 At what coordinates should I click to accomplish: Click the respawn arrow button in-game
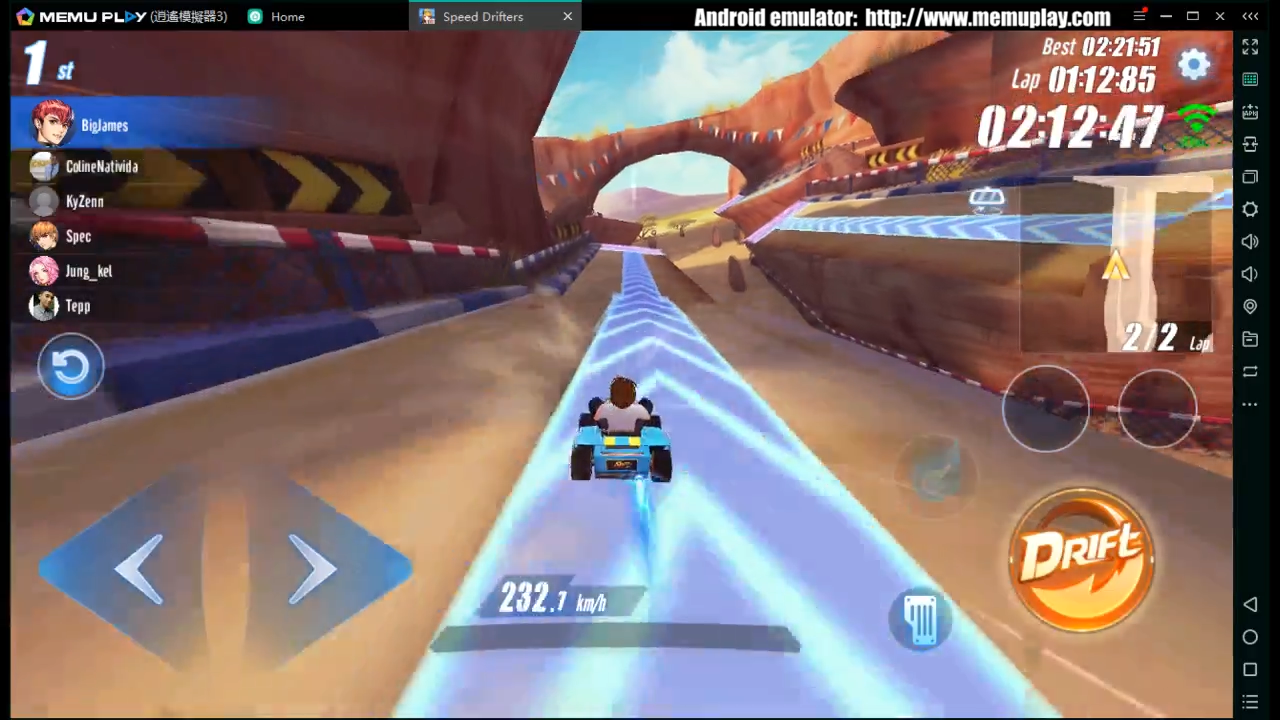[70, 366]
